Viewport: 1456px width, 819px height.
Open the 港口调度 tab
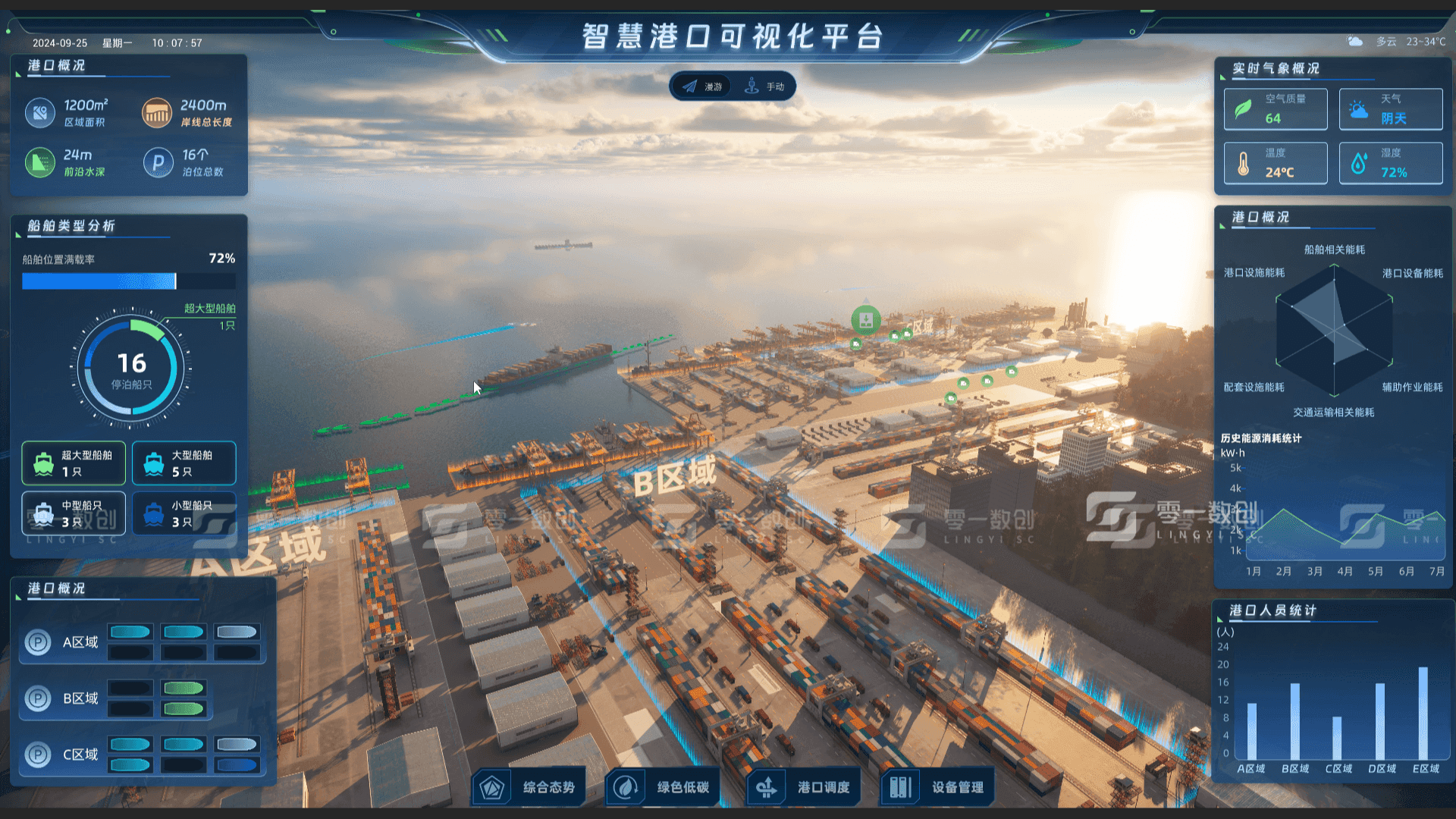pos(803,787)
